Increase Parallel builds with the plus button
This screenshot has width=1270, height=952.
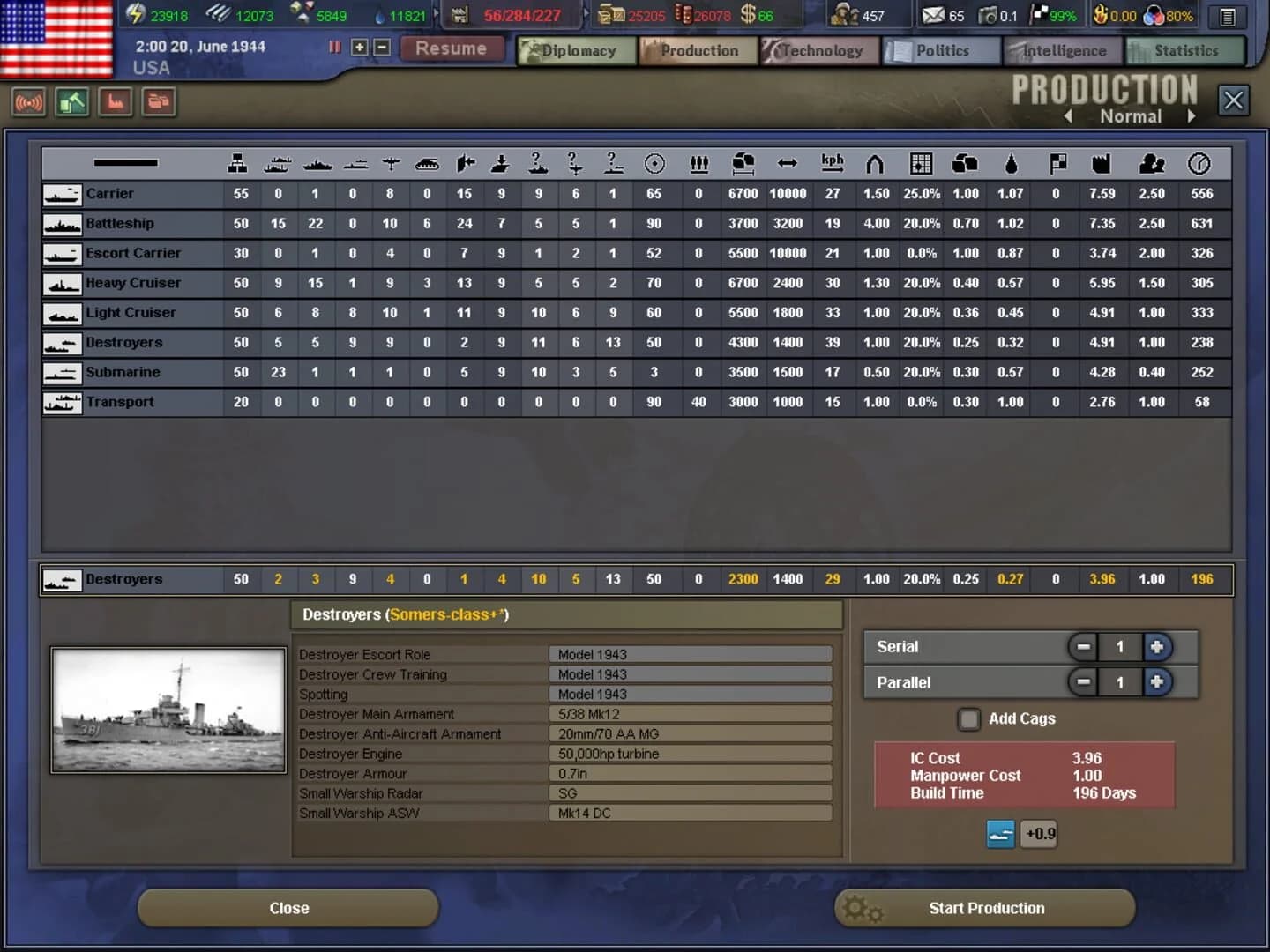(1157, 681)
